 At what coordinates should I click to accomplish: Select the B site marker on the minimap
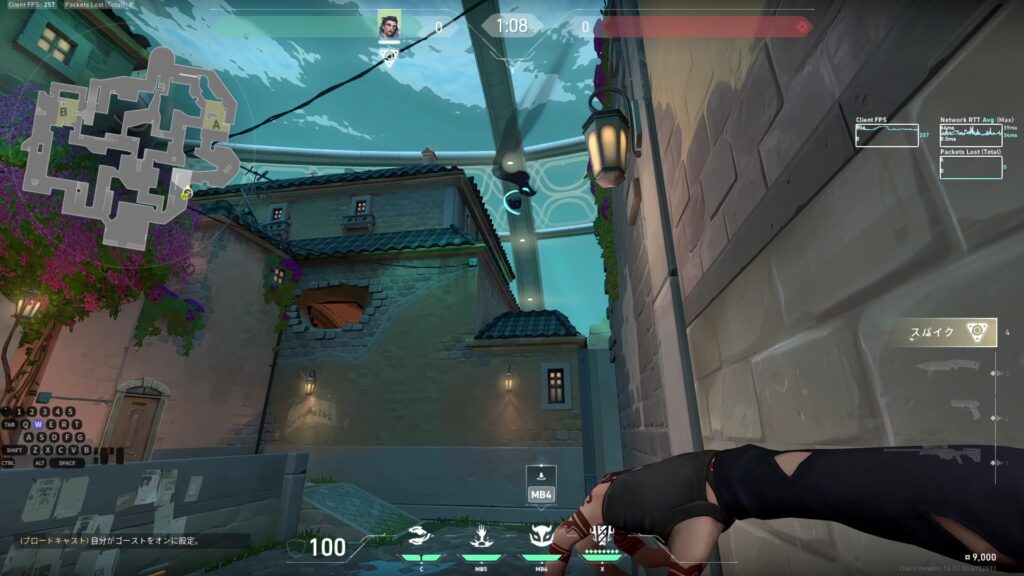coord(65,113)
